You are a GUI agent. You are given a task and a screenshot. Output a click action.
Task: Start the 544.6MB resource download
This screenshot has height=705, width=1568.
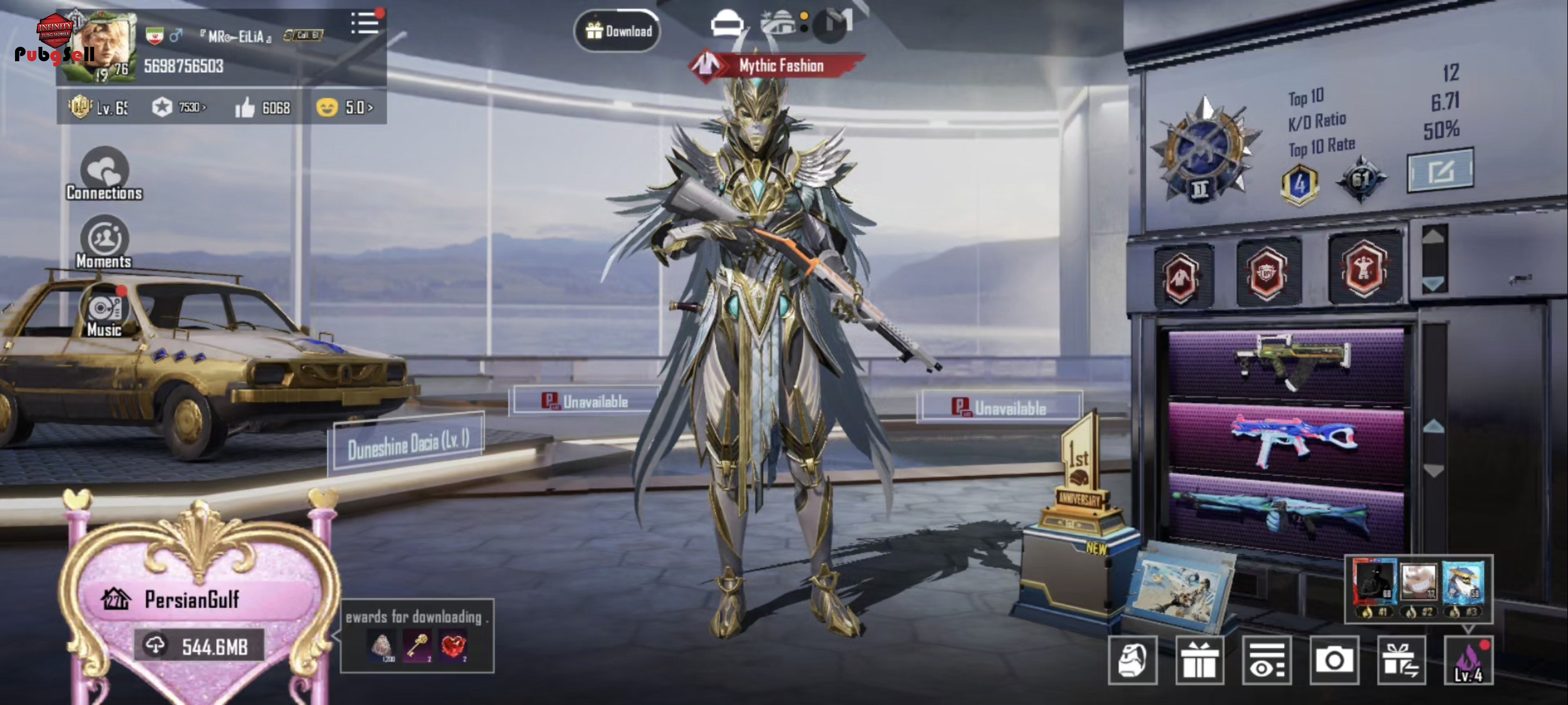coord(199,646)
